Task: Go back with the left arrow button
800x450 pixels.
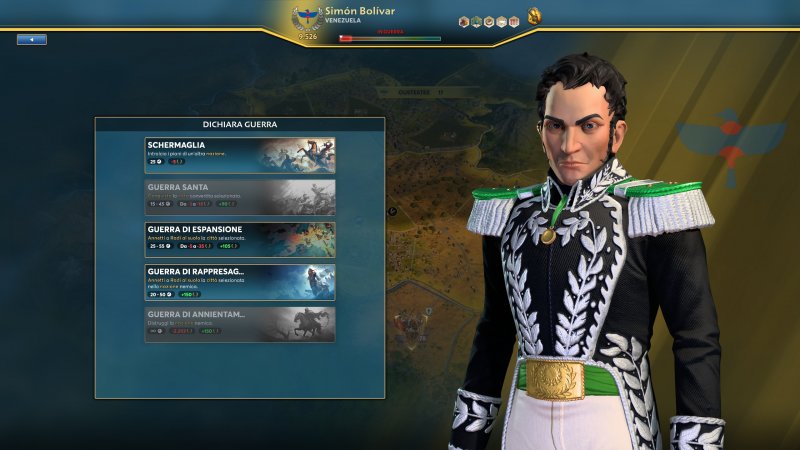Action: (x=31, y=39)
